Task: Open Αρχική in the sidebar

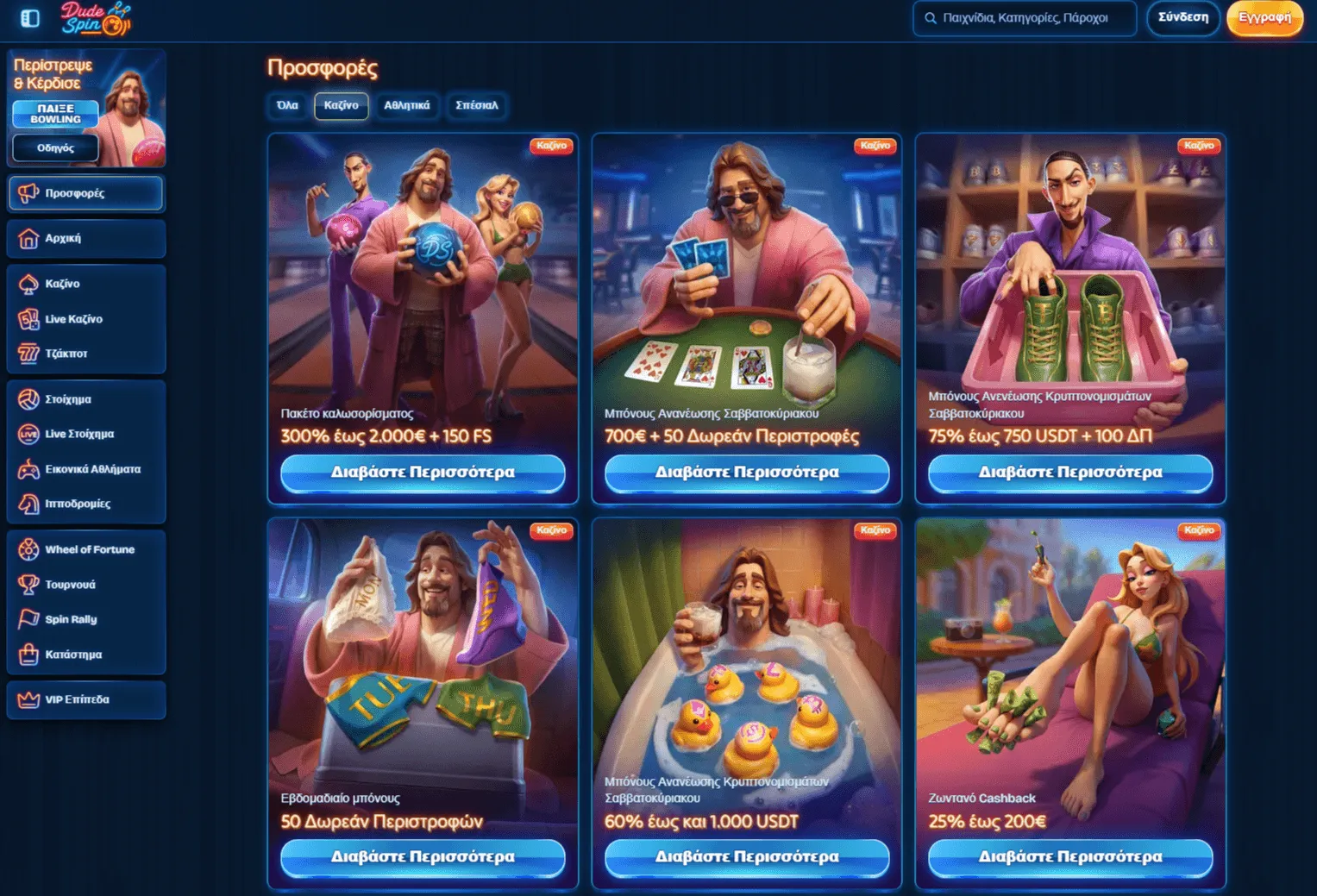Action: click(85, 239)
